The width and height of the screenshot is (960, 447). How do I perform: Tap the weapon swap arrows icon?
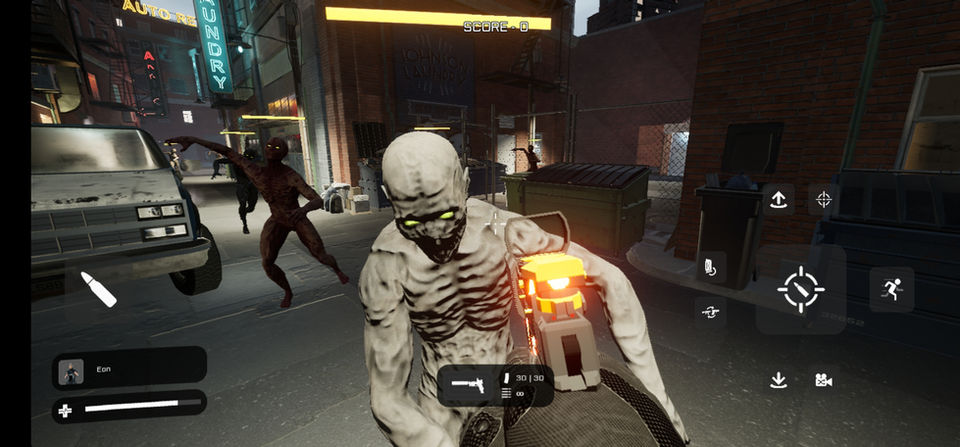click(x=710, y=312)
